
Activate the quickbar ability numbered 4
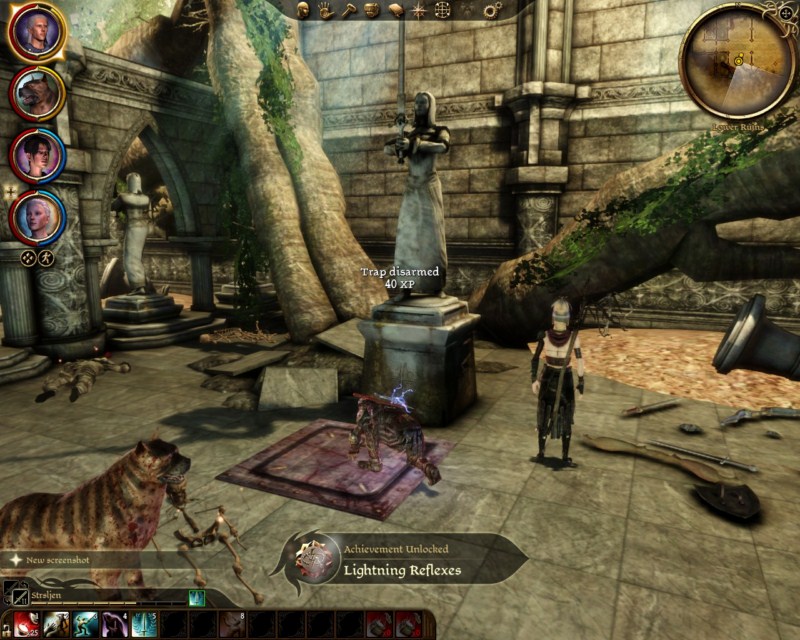[114, 625]
